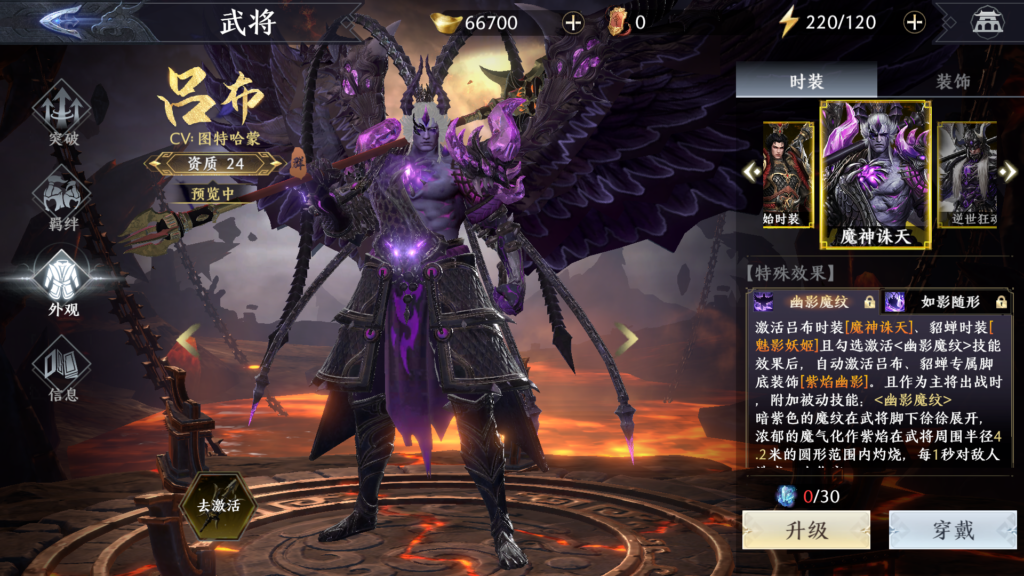
Task: Go back with the top-left arrow
Action: tap(73, 20)
